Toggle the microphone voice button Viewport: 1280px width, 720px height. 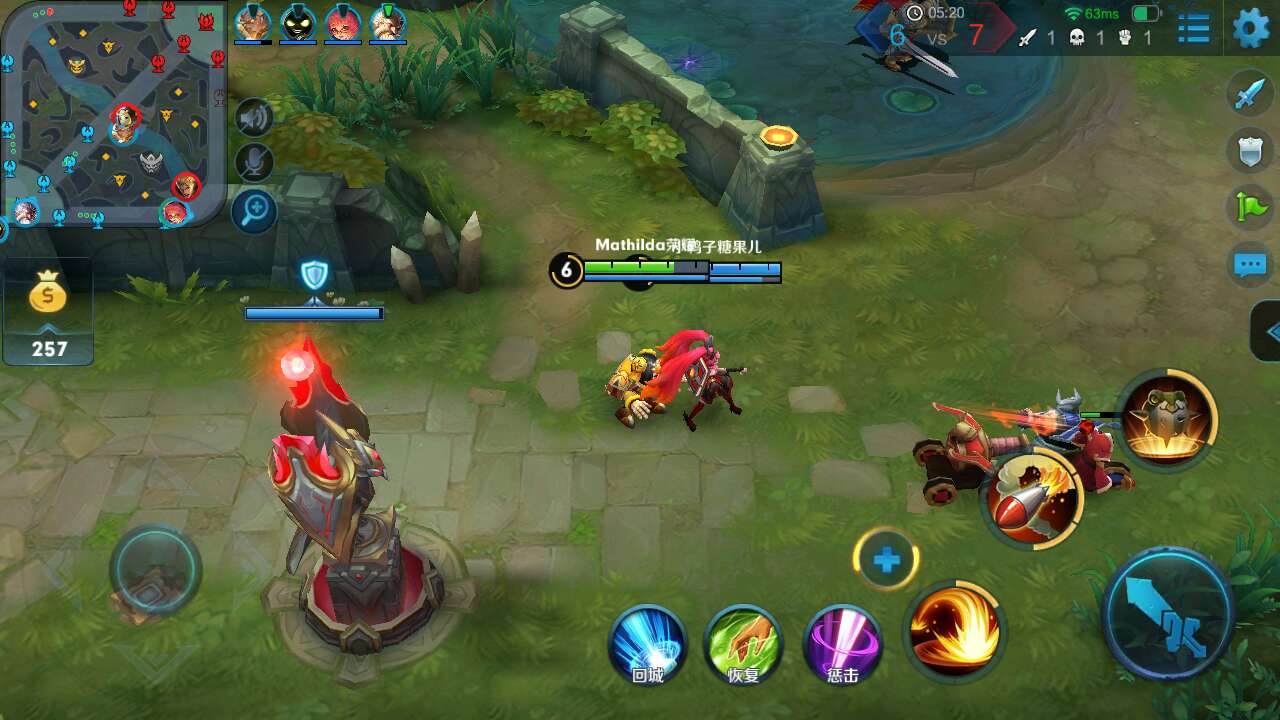click(x=254, y=163)
